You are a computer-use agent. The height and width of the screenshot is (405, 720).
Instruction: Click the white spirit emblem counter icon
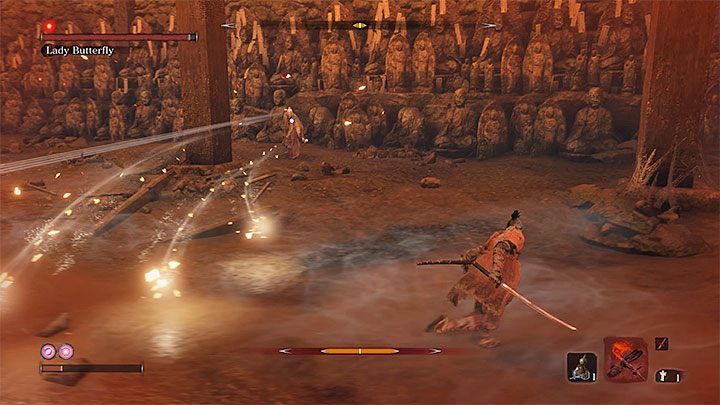tap(663, 376)
